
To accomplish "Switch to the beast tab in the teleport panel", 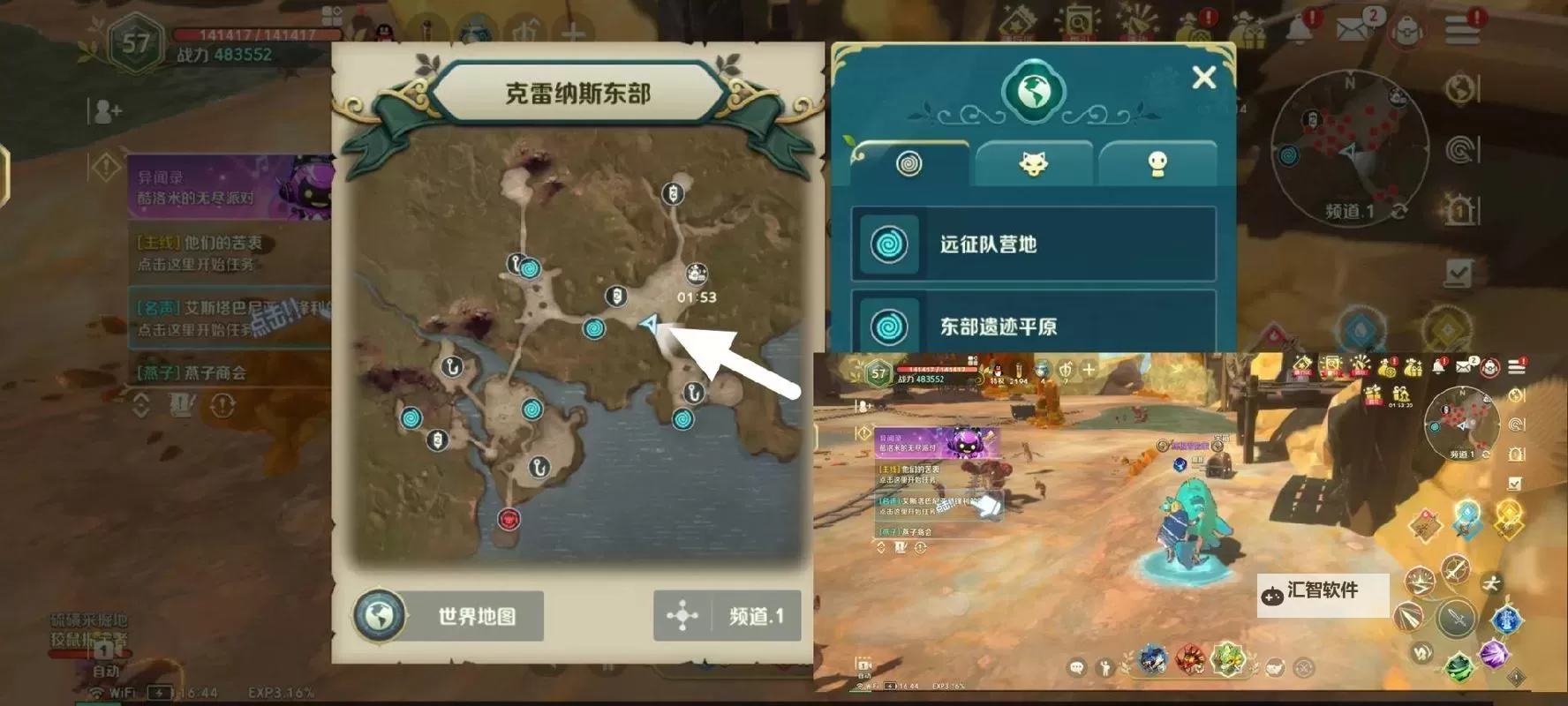I will pyautogui.click(x=1035, y=162).
